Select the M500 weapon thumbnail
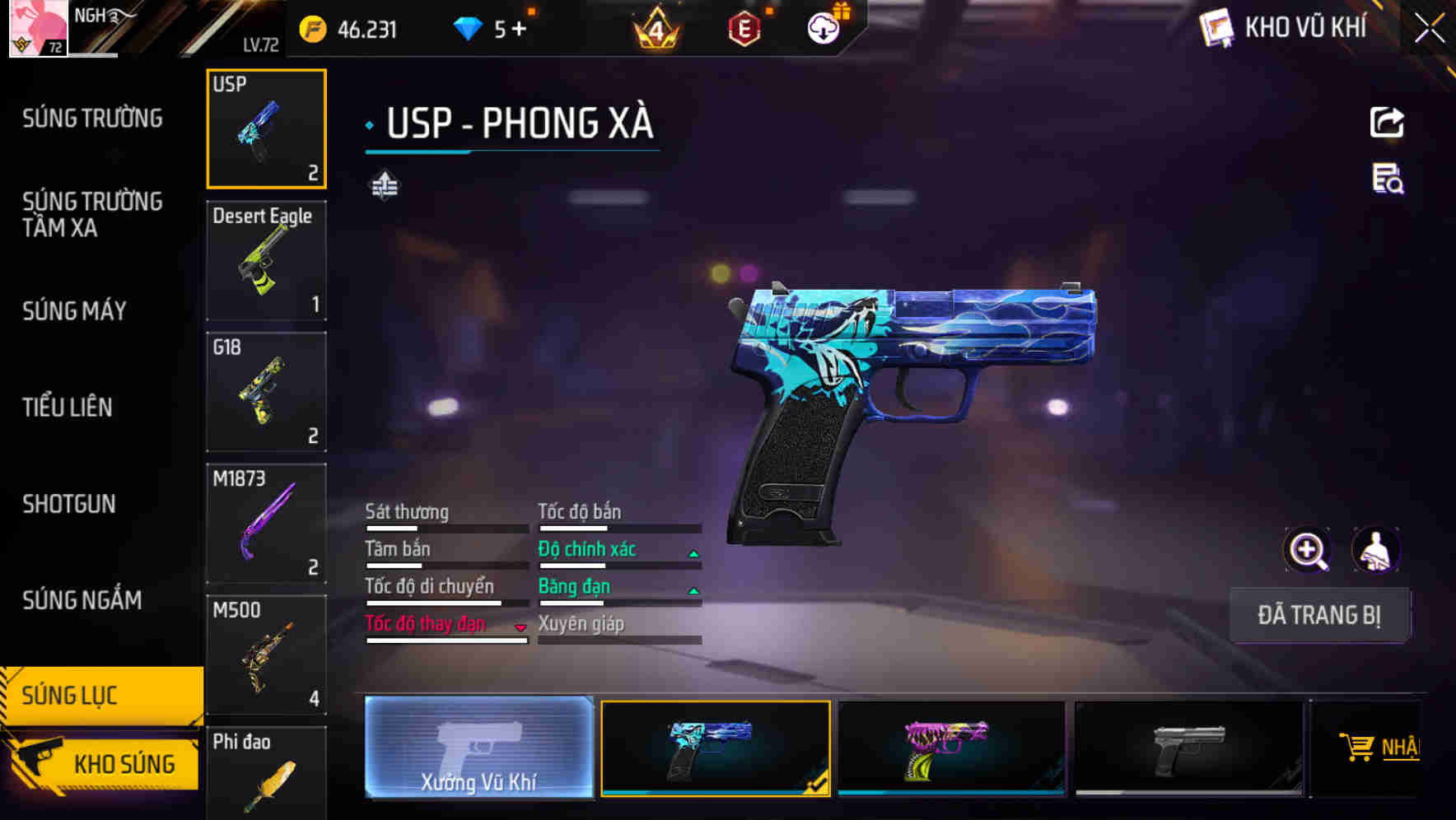The height and width of the screenshot is (820, 1456). [265, 655]
